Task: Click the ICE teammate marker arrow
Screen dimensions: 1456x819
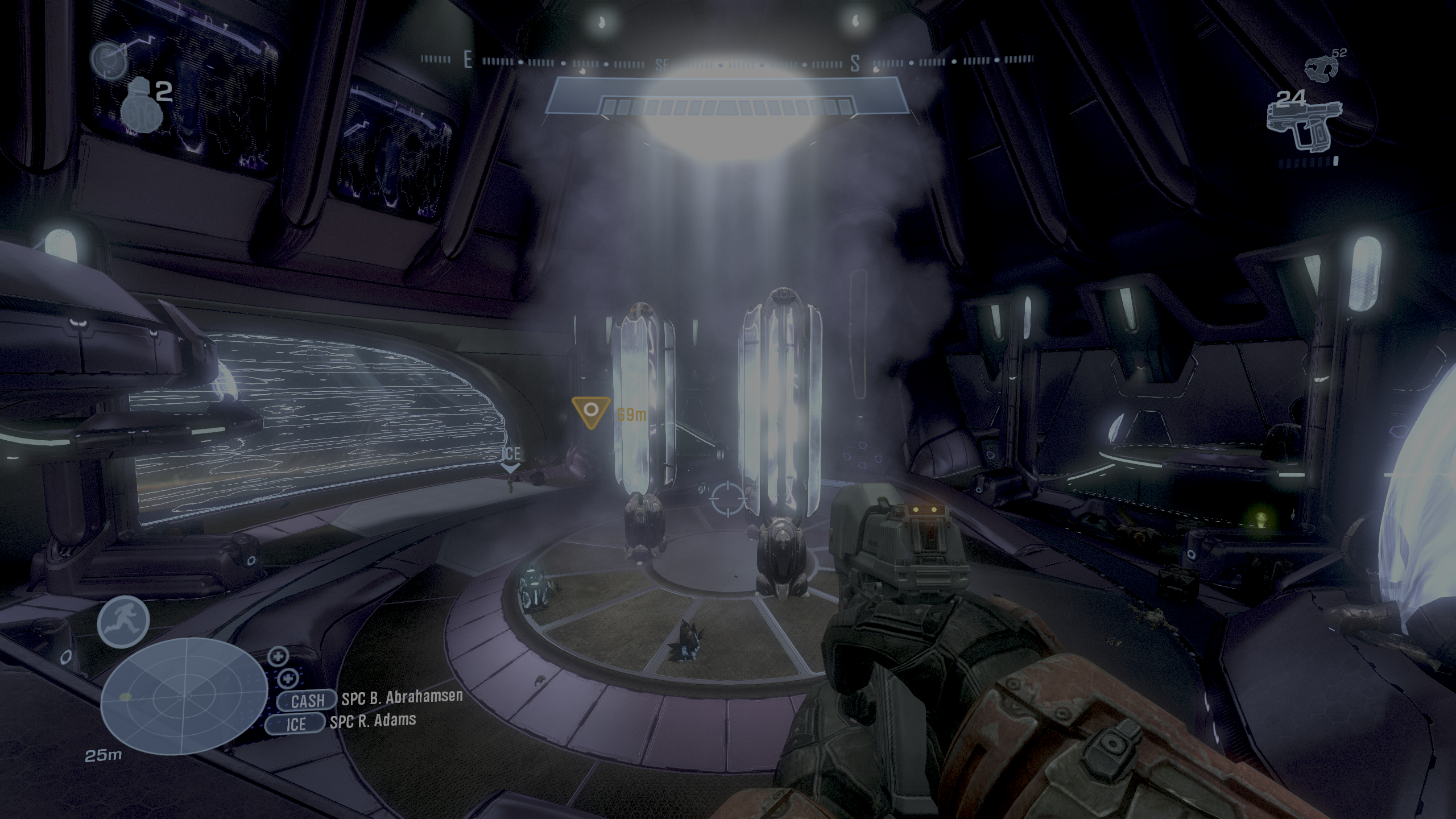Action: coord(510,468)
